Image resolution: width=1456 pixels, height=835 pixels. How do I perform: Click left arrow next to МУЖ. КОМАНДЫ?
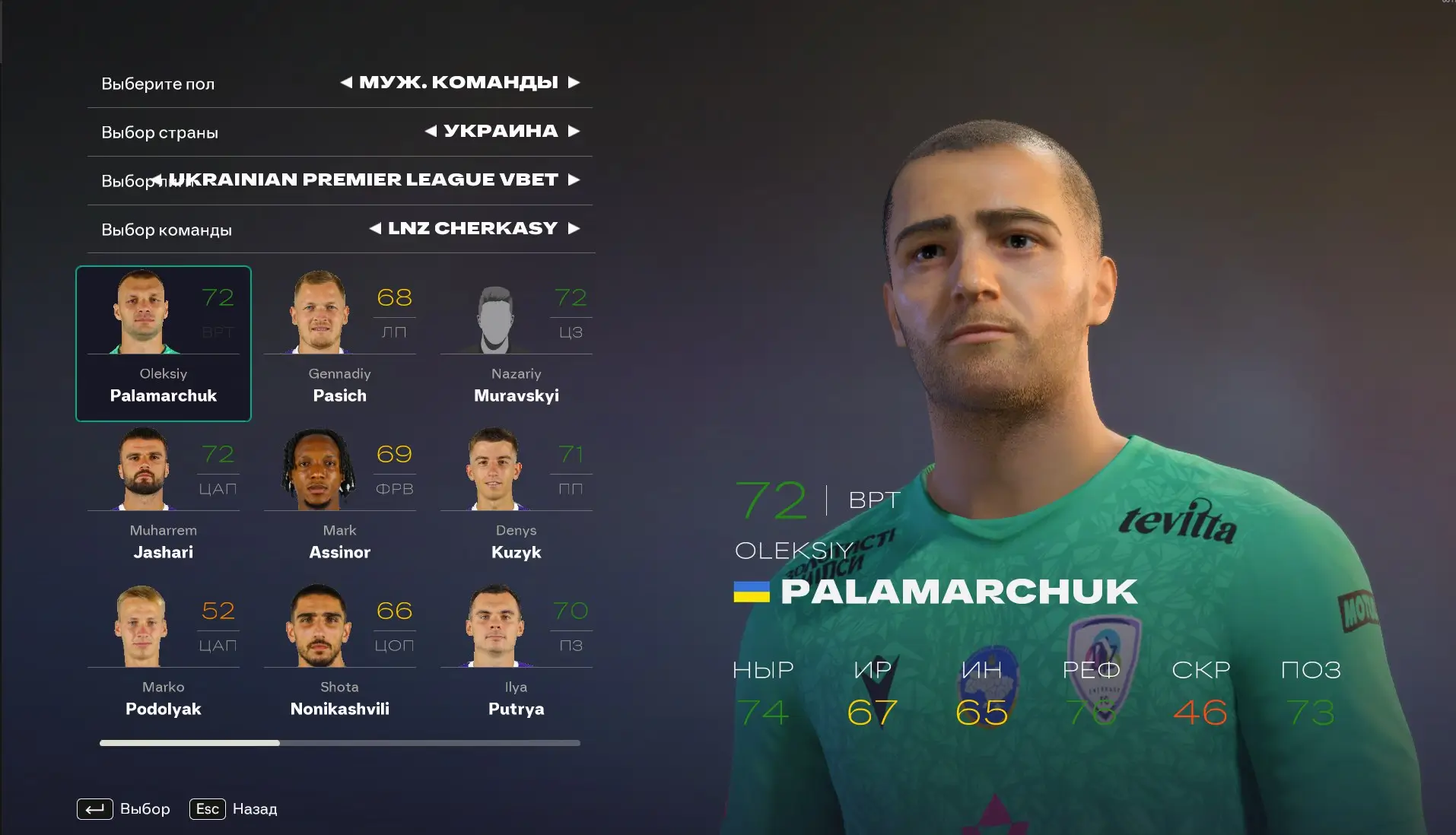coord(346,82)
